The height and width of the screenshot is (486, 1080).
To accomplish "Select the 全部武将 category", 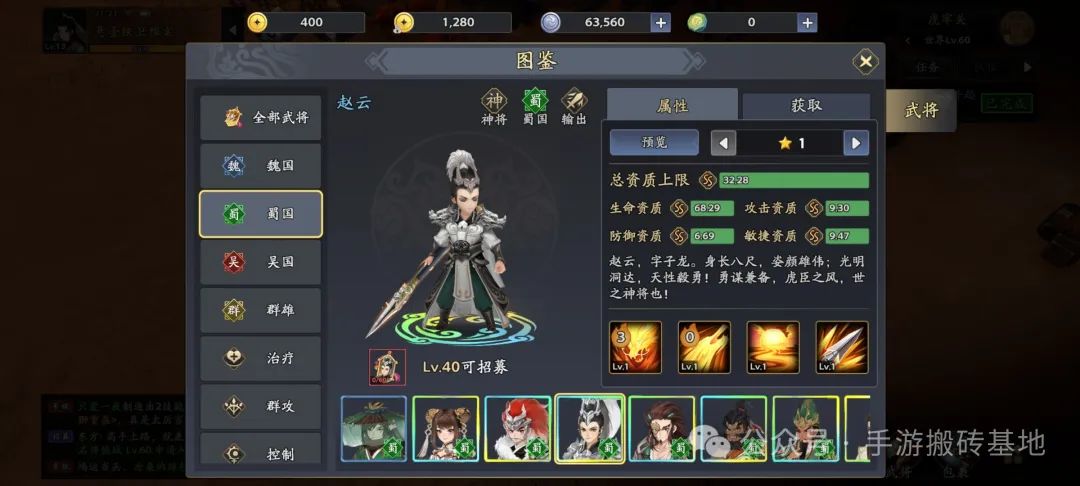I will click(x=261, y=117).
